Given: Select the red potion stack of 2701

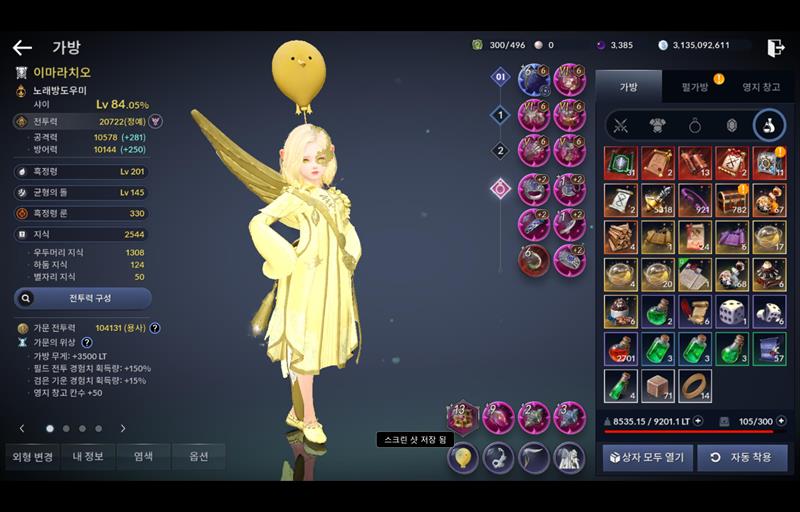Looking at the screenshot, I should coord(620,349).
